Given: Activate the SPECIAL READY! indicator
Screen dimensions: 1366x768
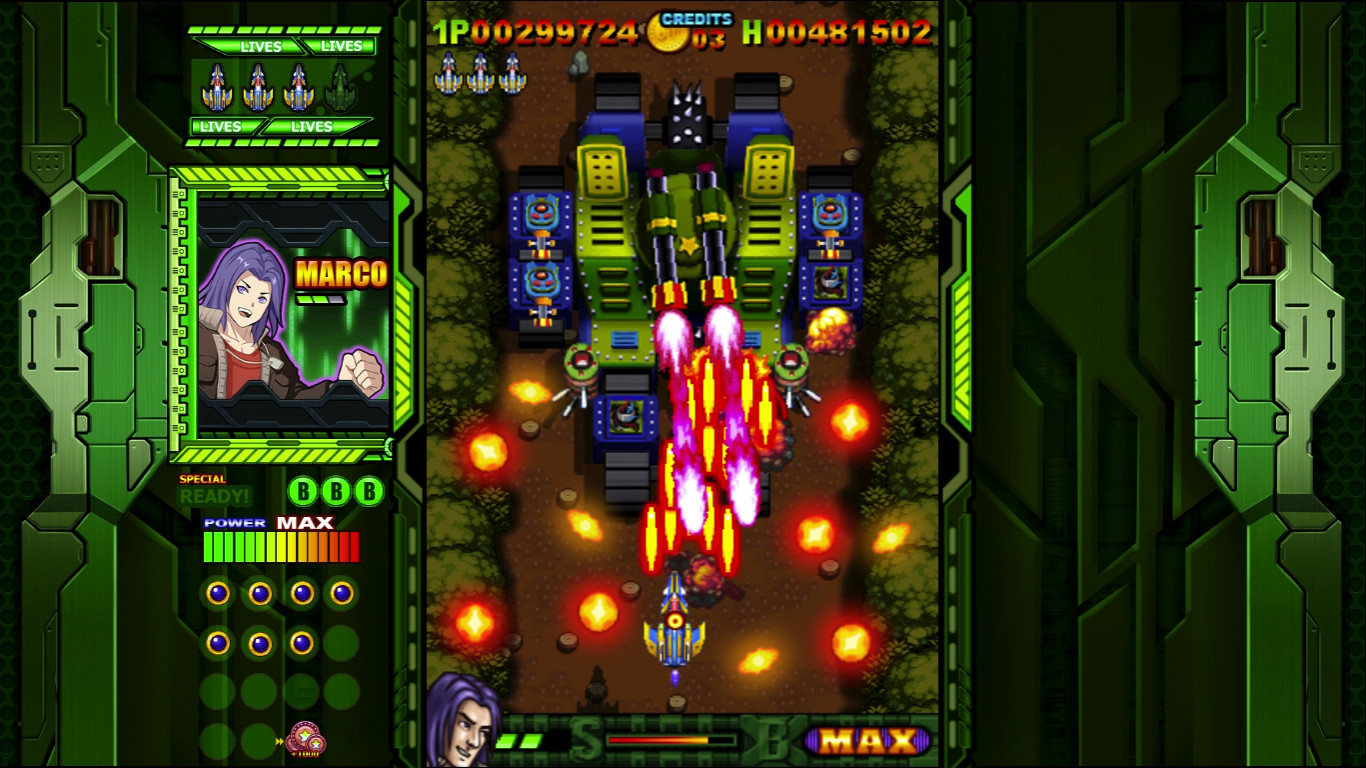Looking at the screenshot, I should pyautogui.click(x=214, y=491).
